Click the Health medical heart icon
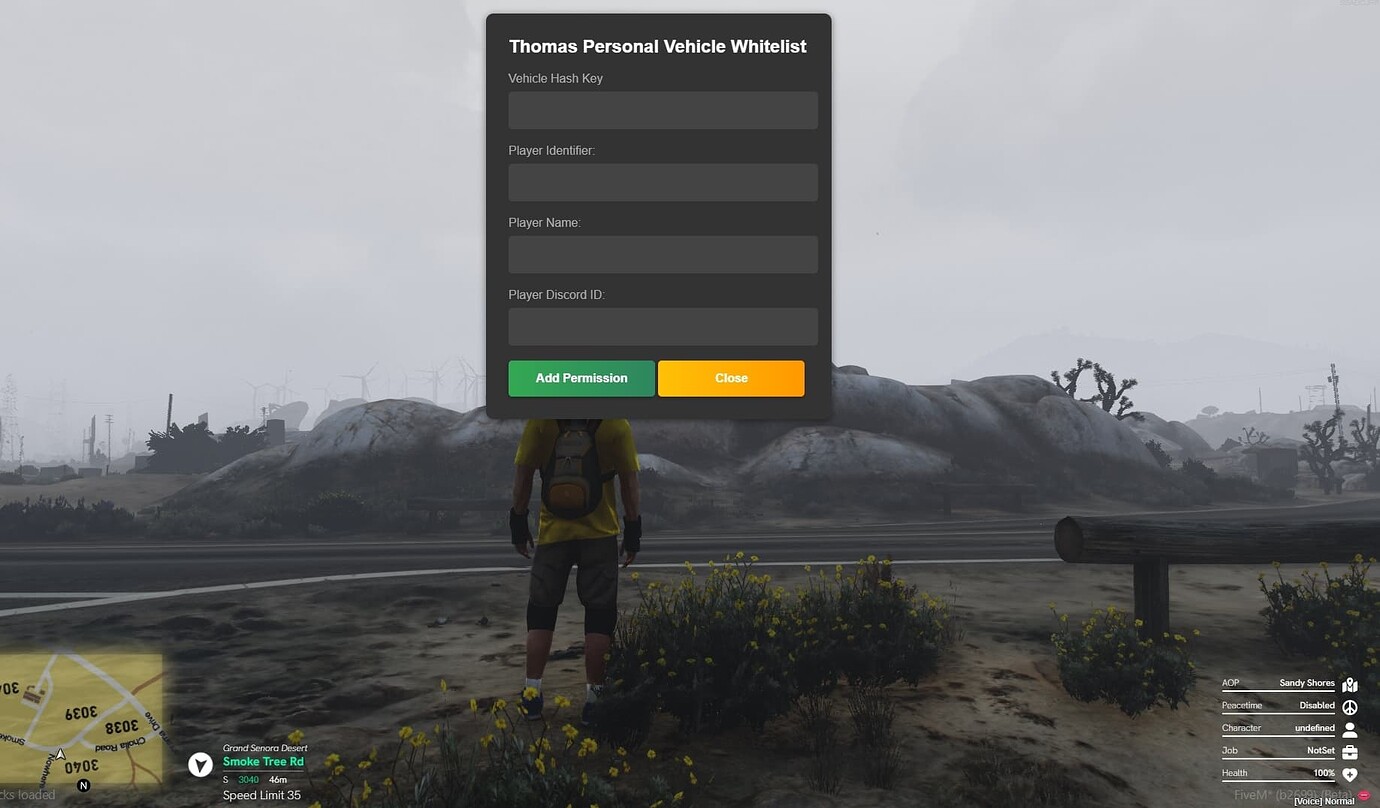The image size is (1380, 808). [x=1351, y=773]
